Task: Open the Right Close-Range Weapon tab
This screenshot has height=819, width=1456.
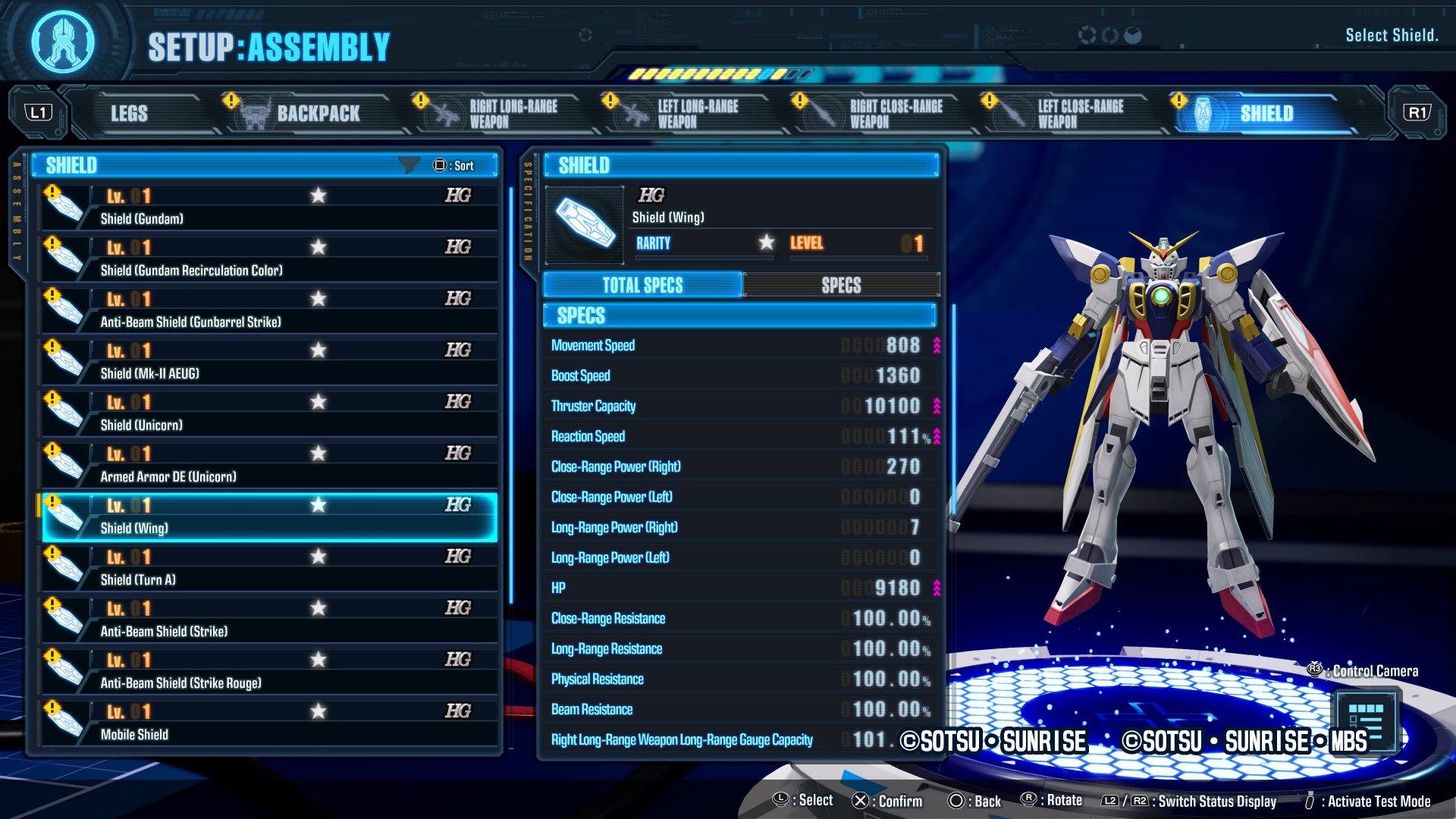Action: (883, 114)
